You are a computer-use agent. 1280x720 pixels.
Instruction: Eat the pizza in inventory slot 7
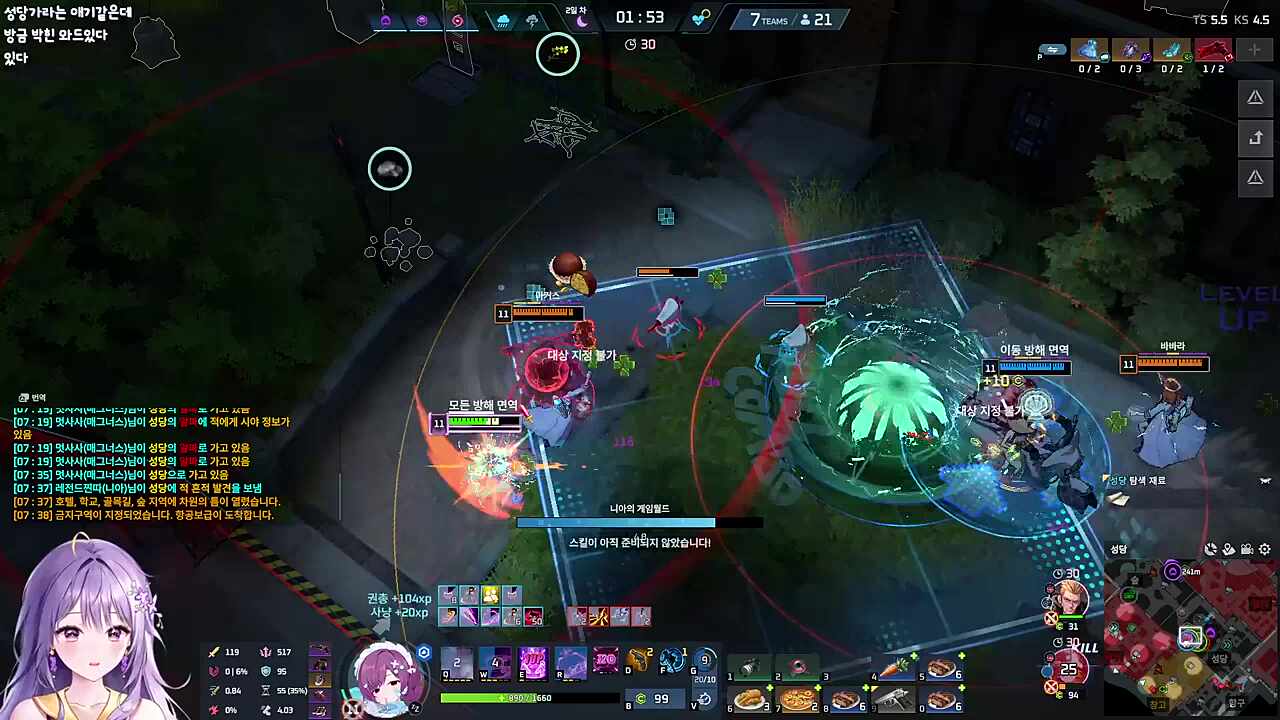tap(797, 699)
